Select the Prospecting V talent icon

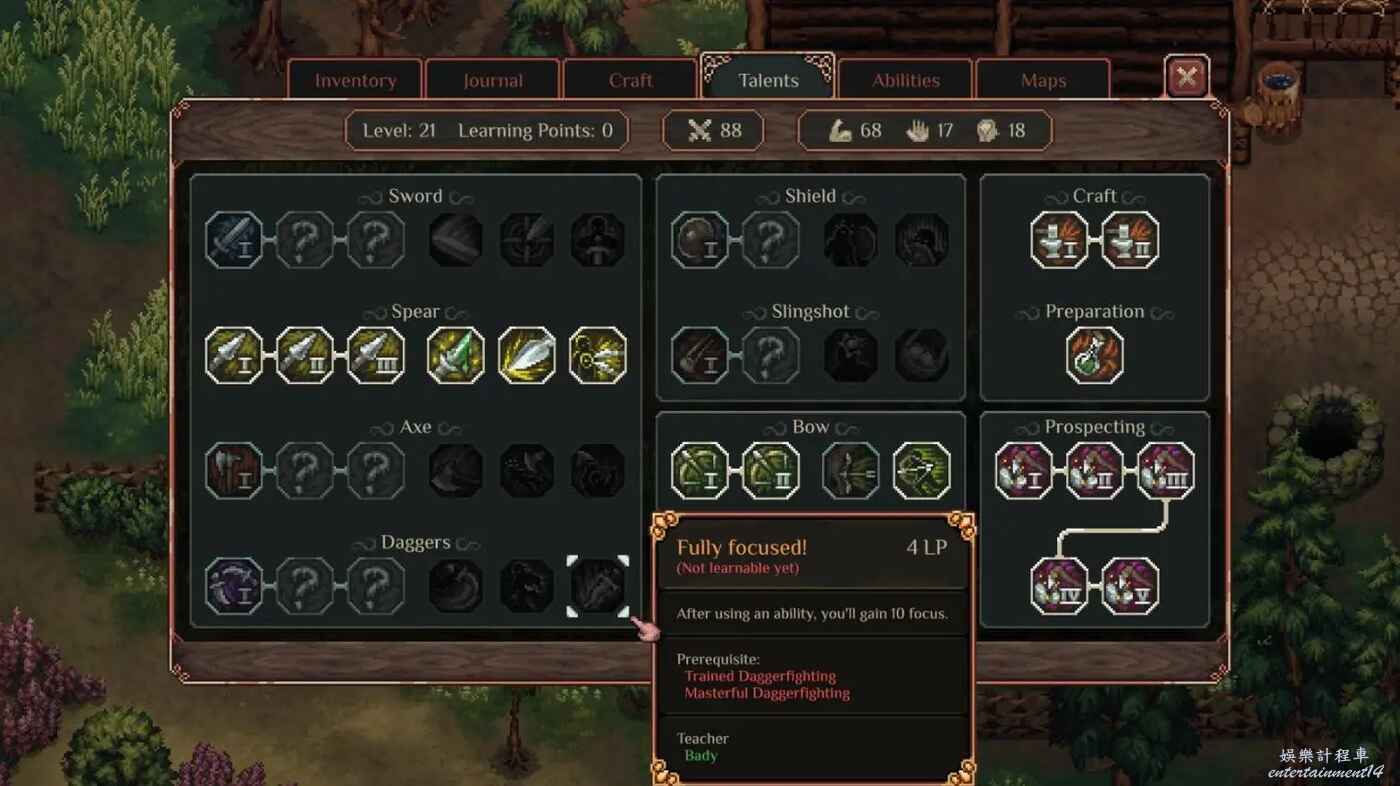[x=1130, y=586]
